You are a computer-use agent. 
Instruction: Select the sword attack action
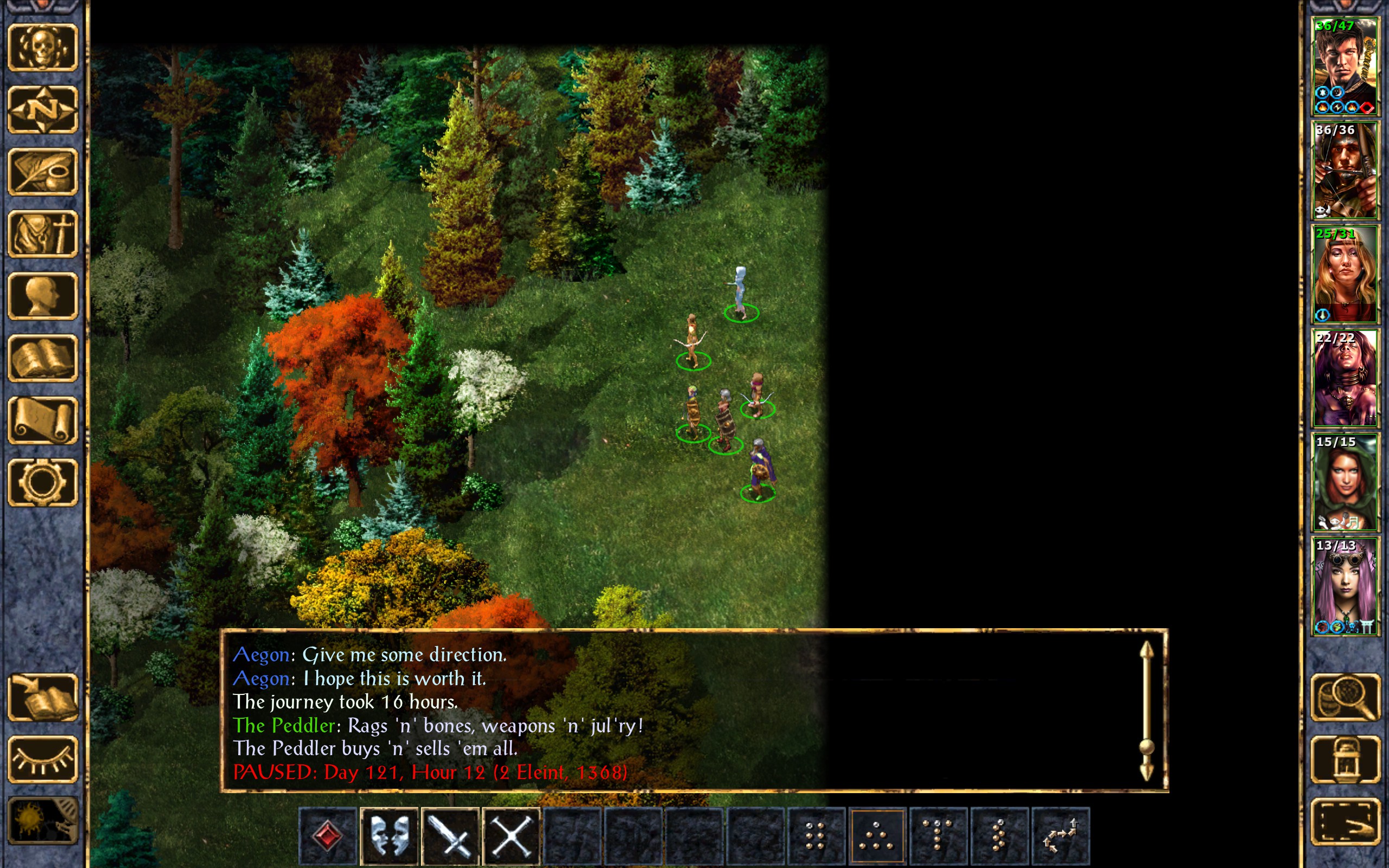point(450,835)
